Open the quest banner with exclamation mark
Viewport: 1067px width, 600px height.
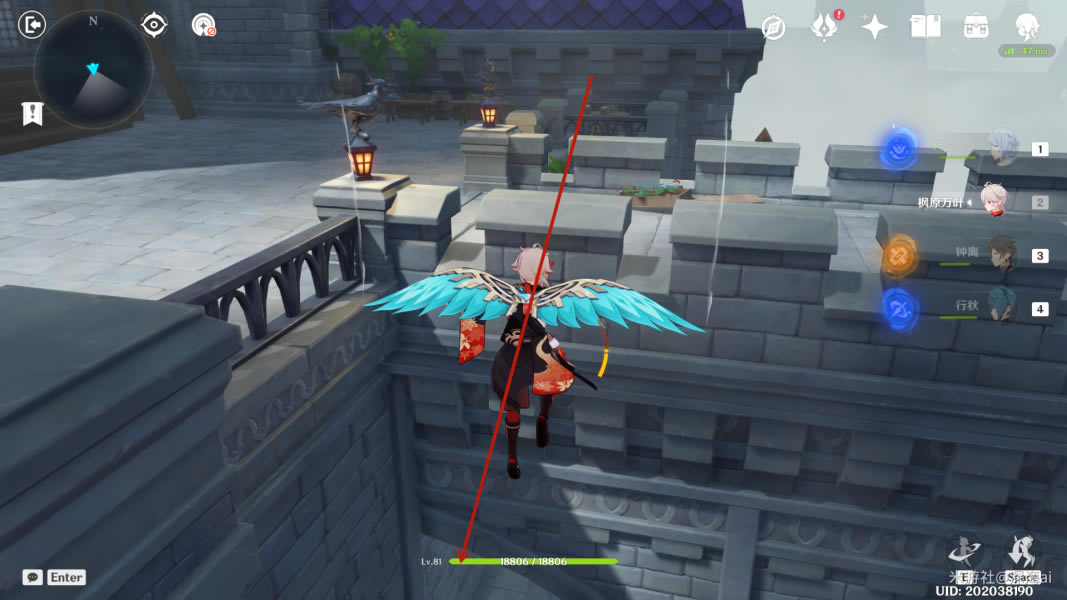pos(32,113)
